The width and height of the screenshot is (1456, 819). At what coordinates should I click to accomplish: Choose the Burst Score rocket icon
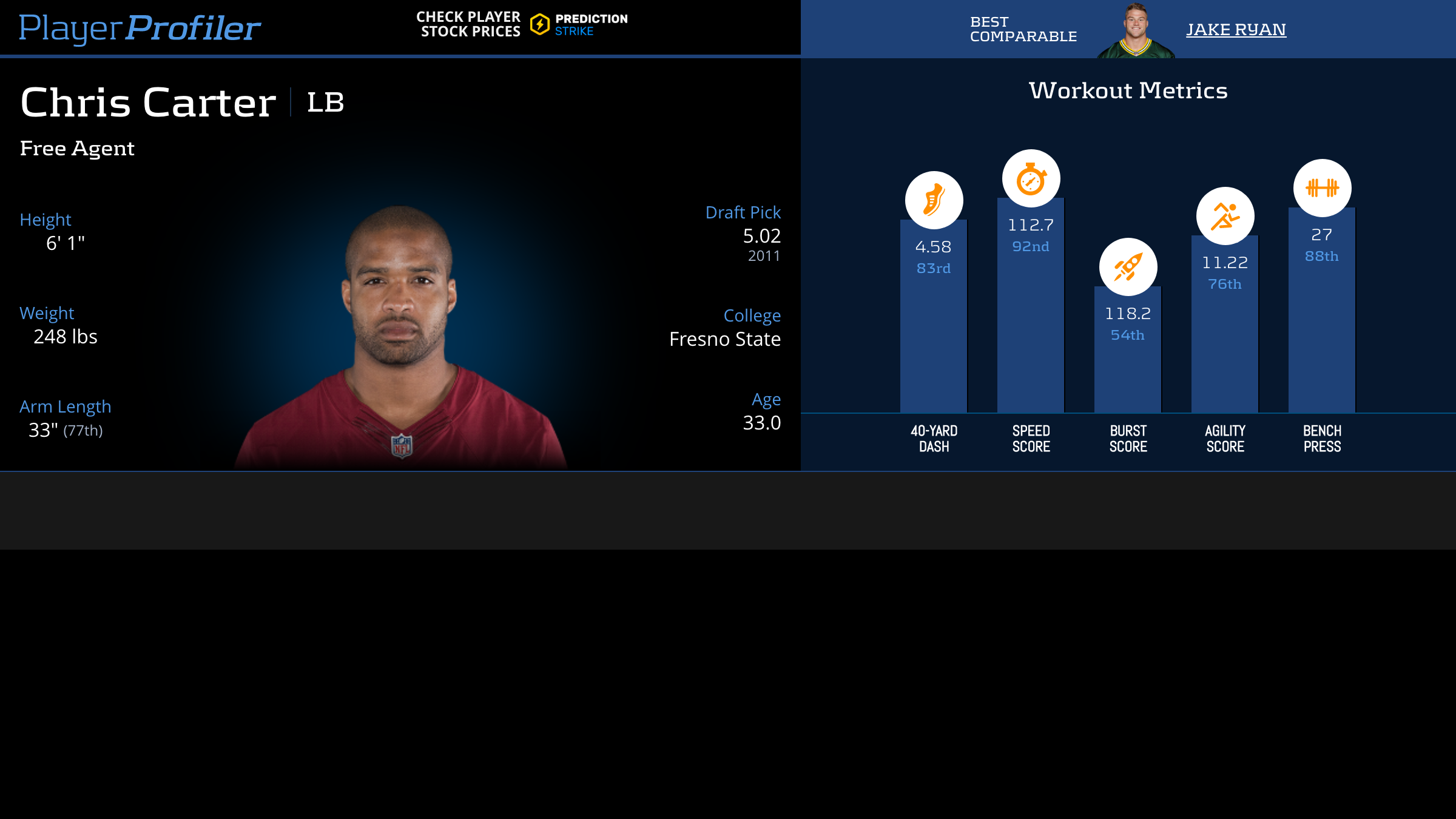tap(1128, 267)
